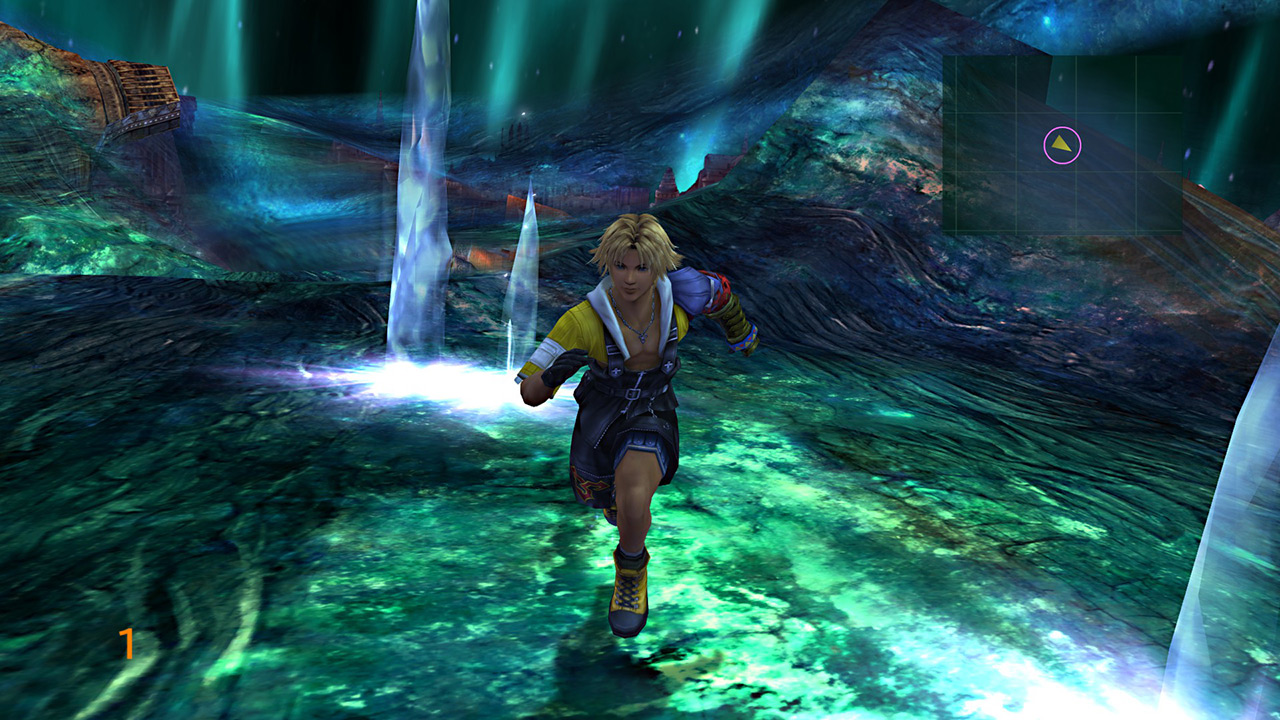1280x720 pixels.
Task: Select the yellow player arrow on the minimap
Action: click(1062, 146)
